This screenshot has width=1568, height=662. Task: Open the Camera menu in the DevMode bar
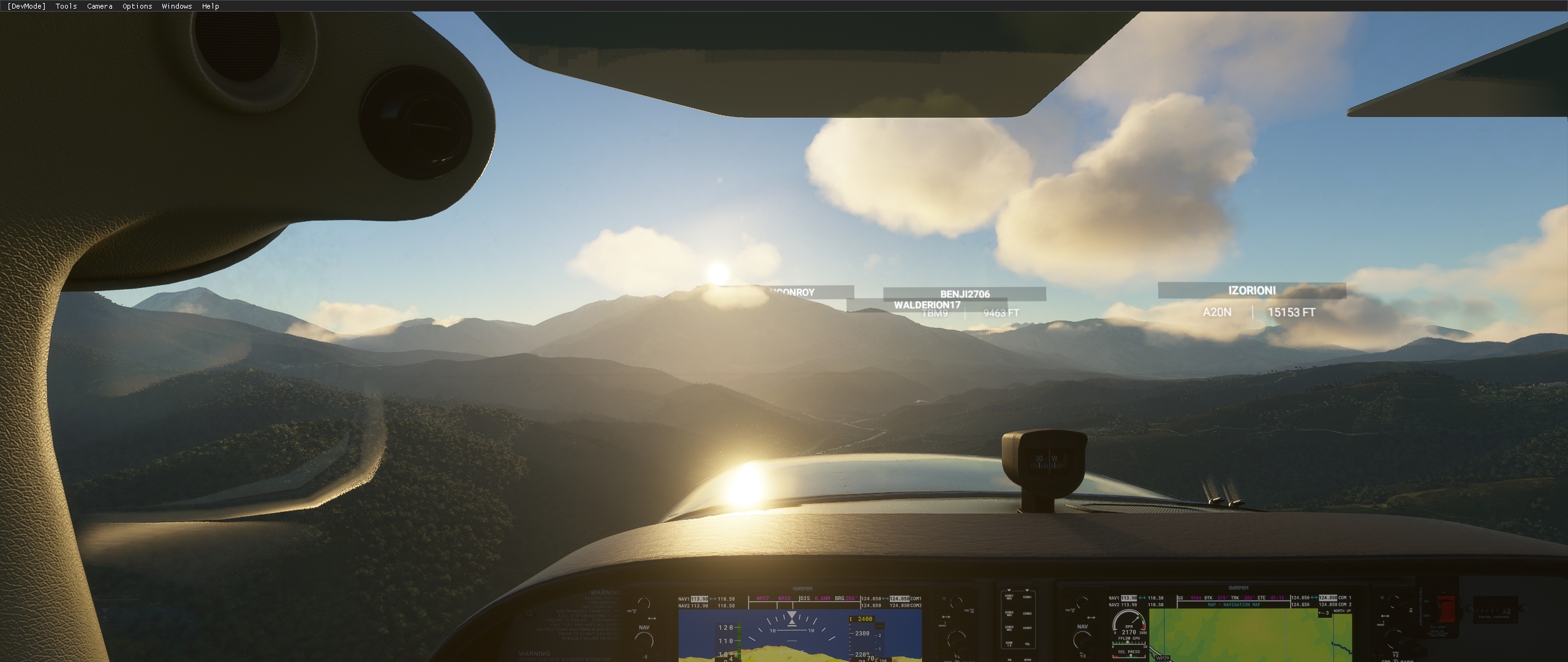[x=99, y=6]
